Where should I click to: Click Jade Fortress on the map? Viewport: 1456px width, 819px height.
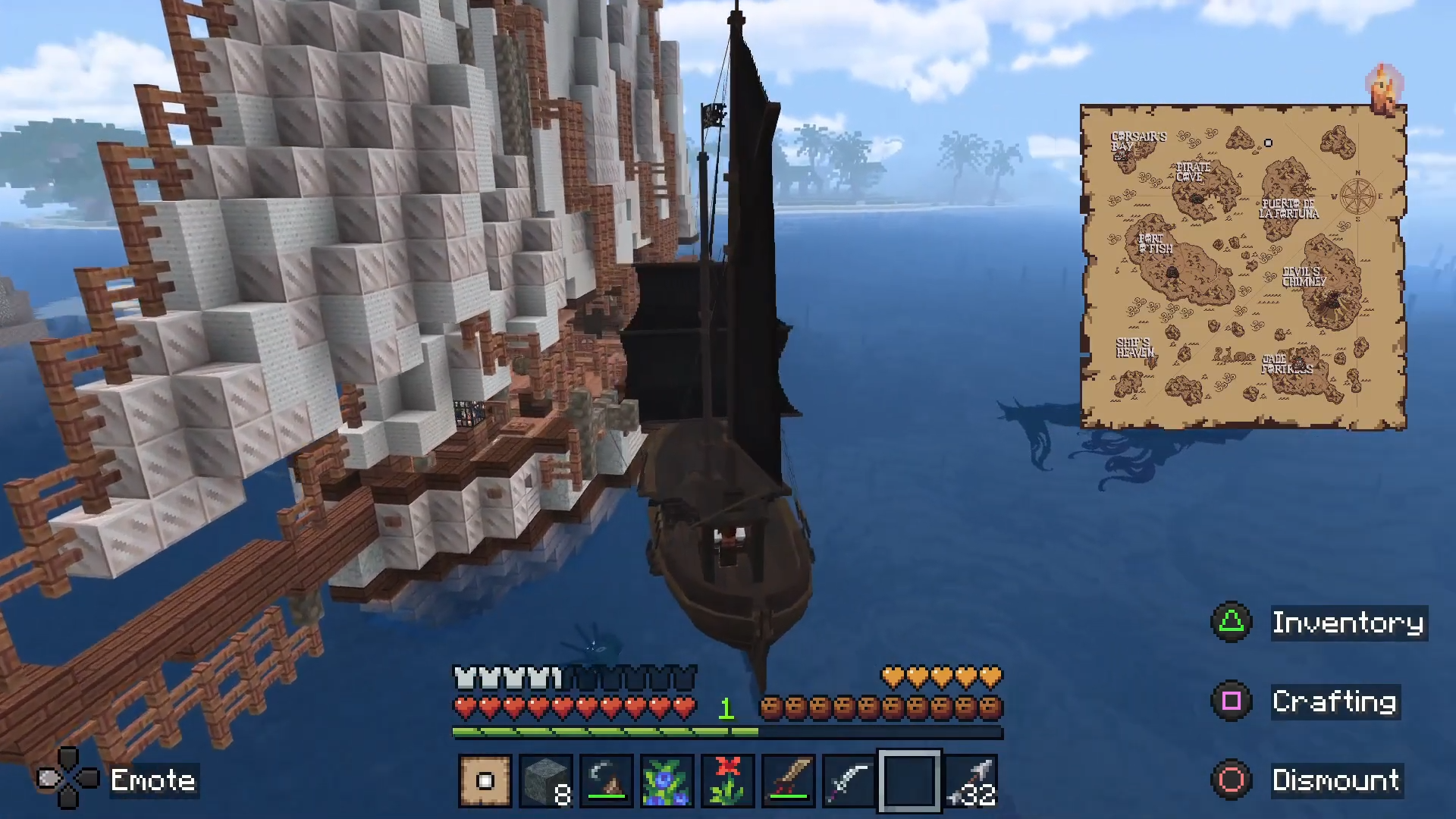[x=1286, y=365]
